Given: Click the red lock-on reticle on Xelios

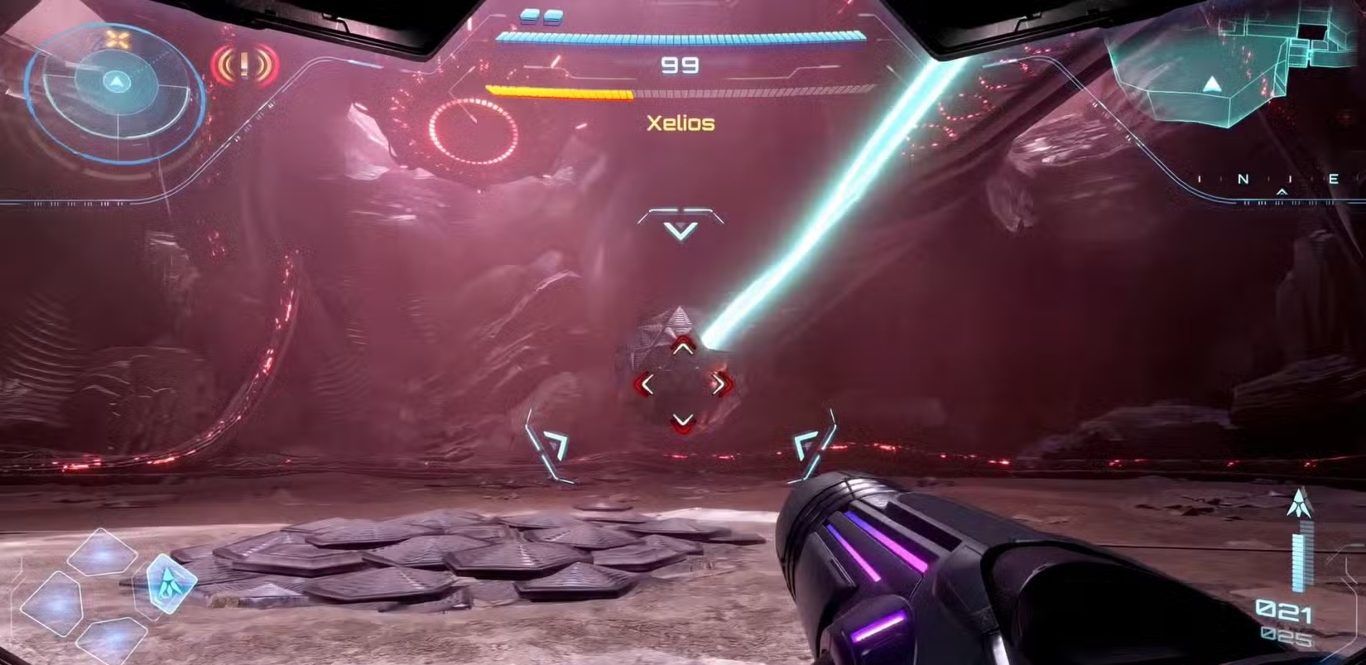Looking at the screenshot, I should 682,384.
